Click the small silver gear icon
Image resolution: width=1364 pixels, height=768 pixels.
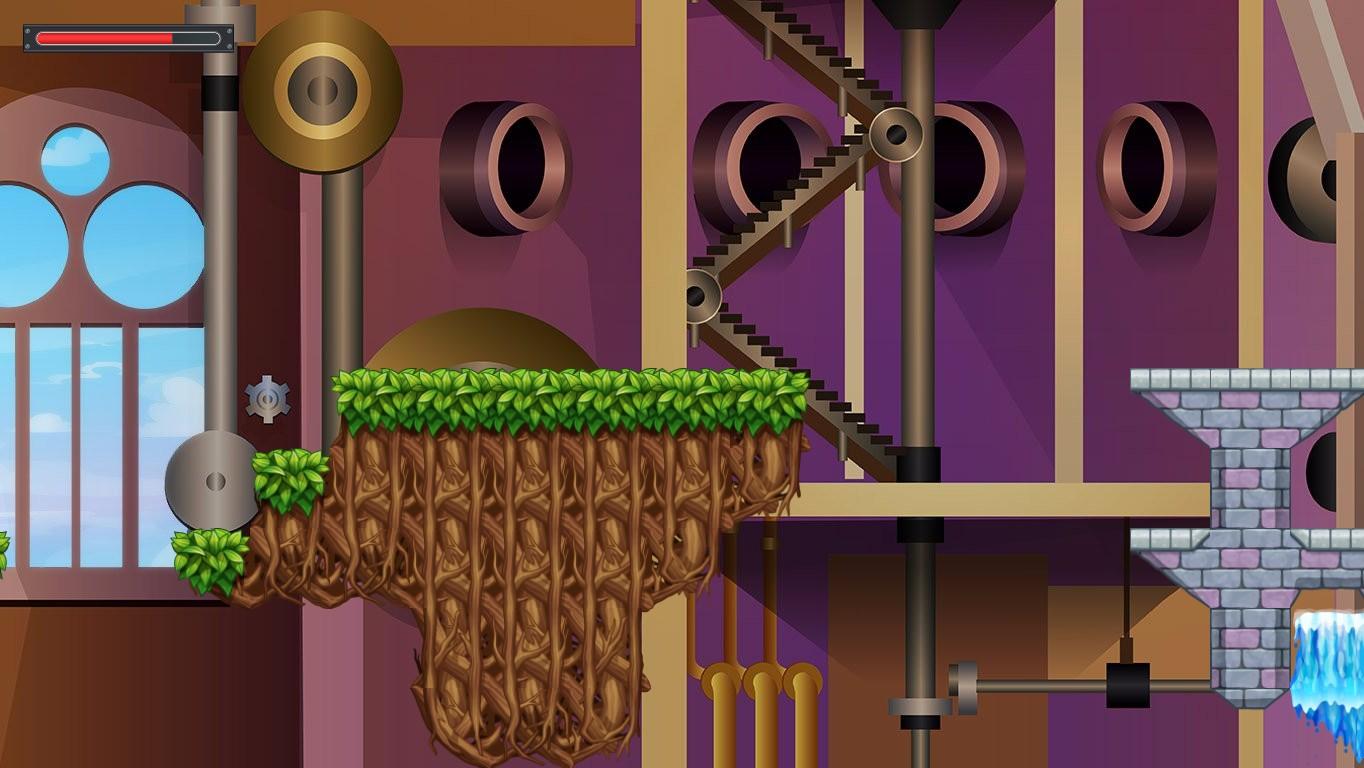268,400
